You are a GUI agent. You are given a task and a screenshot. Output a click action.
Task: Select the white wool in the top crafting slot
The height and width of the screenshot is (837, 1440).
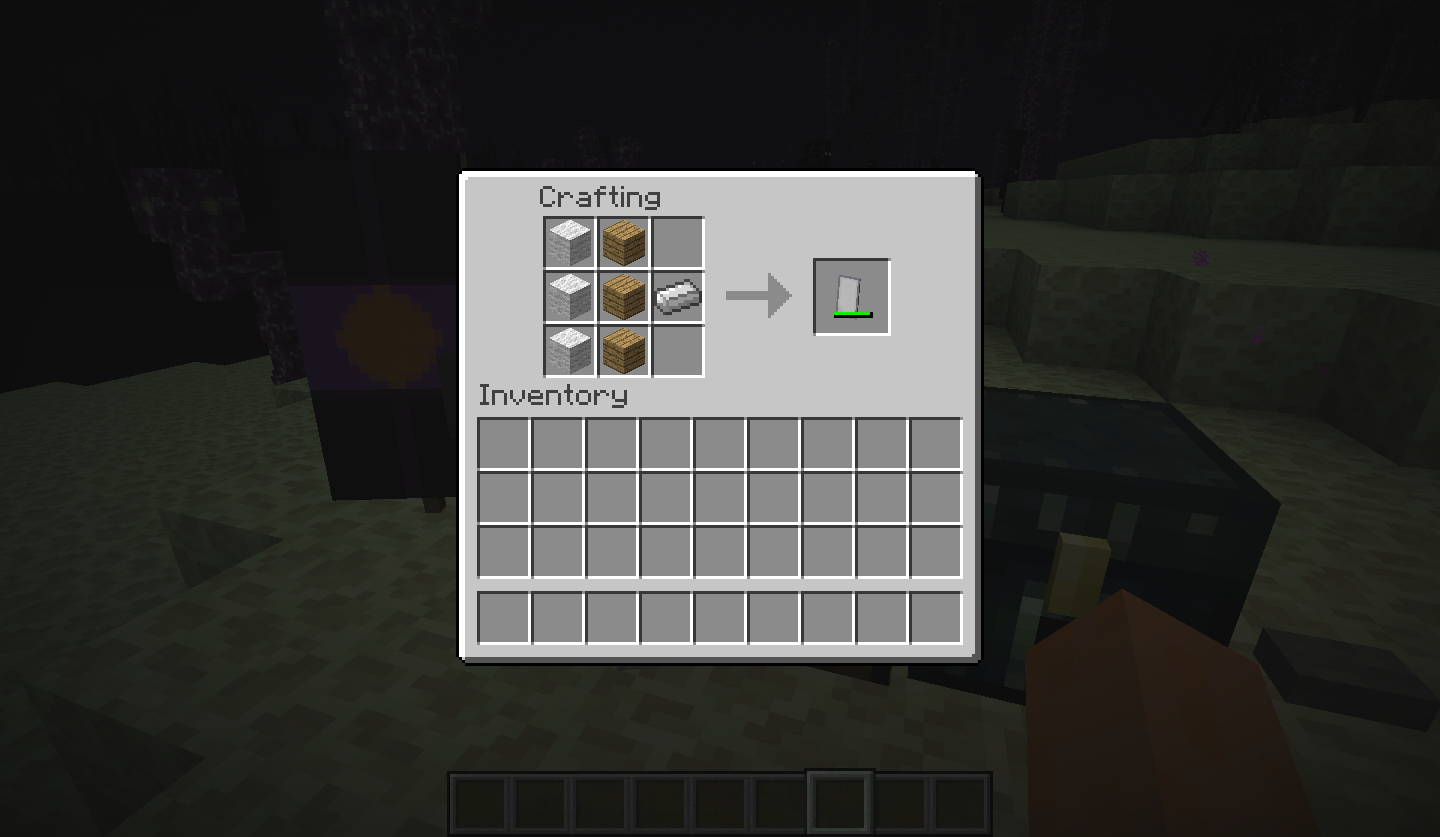569,241
